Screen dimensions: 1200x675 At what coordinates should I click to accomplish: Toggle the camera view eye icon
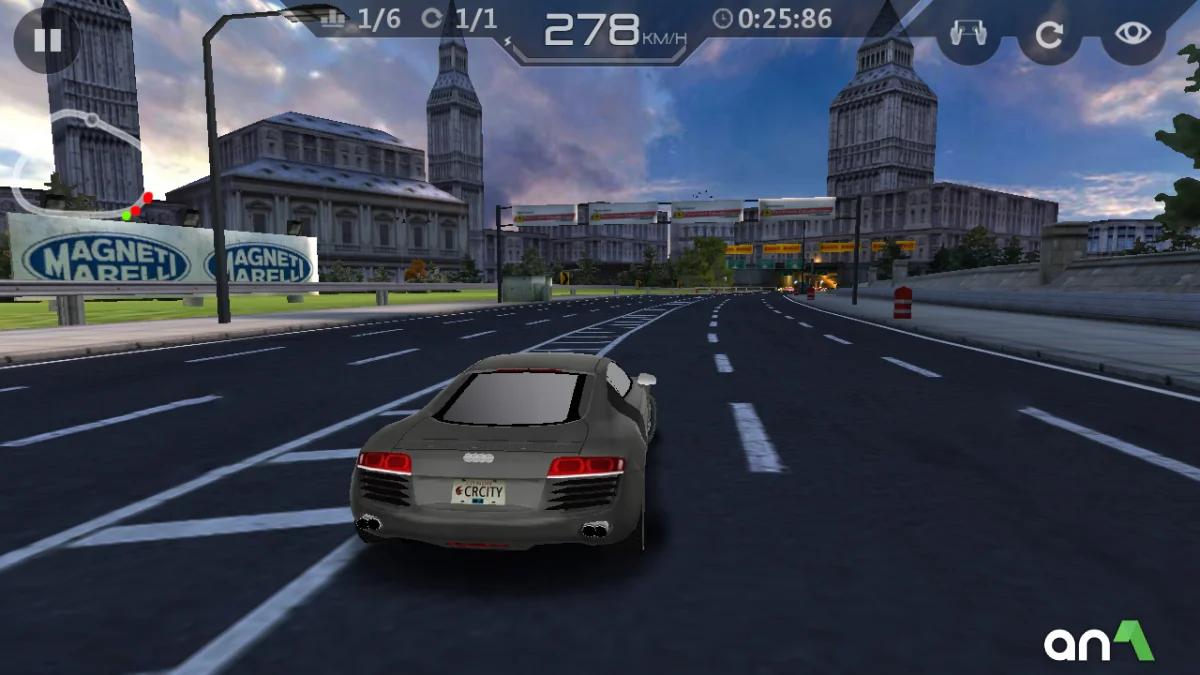click(x=1132, y=34)
